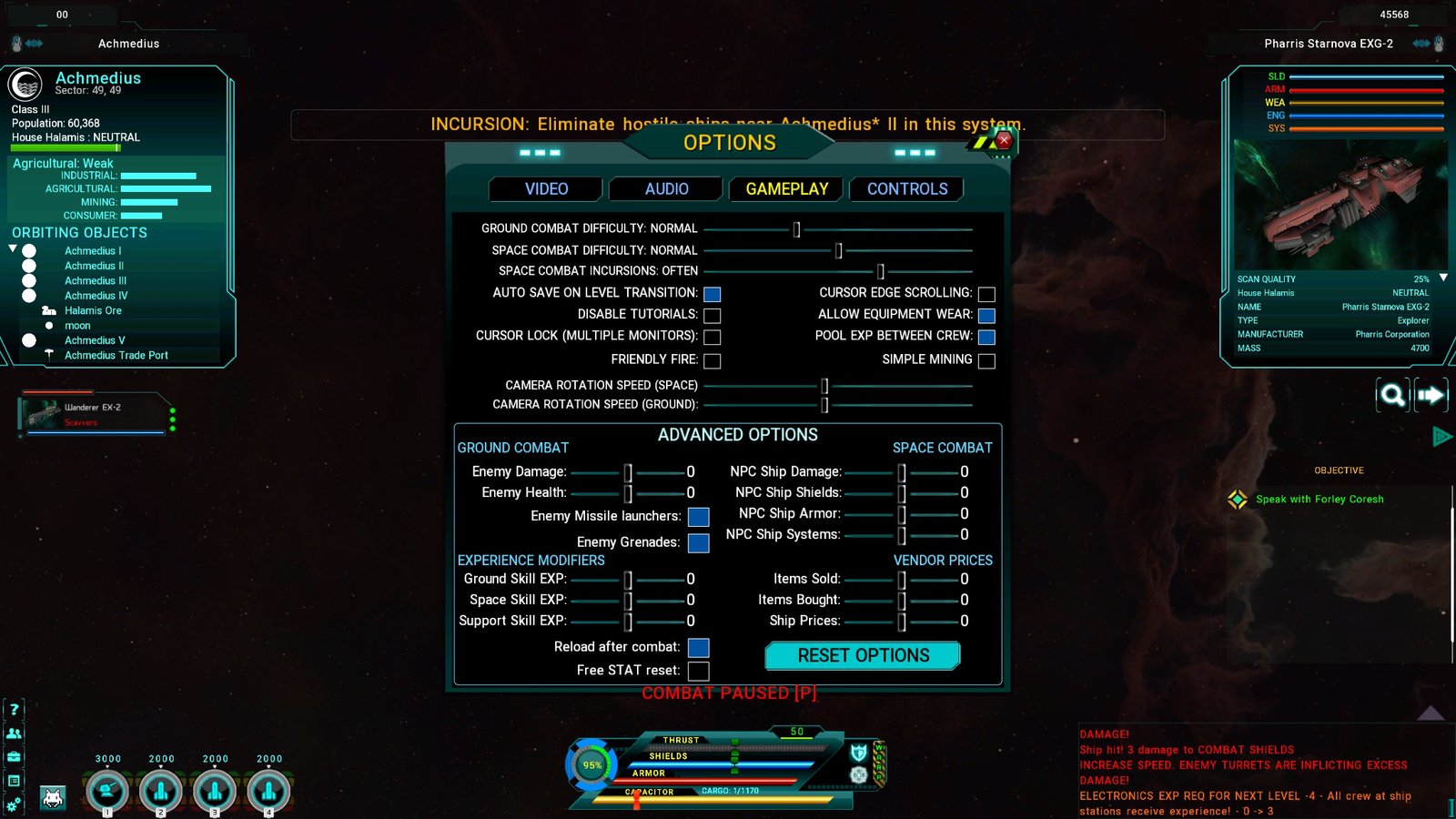This screenshot has width=1456, height=819.
Task: Enable Cursor Edge Scrolling
Action: pos(986,294)
